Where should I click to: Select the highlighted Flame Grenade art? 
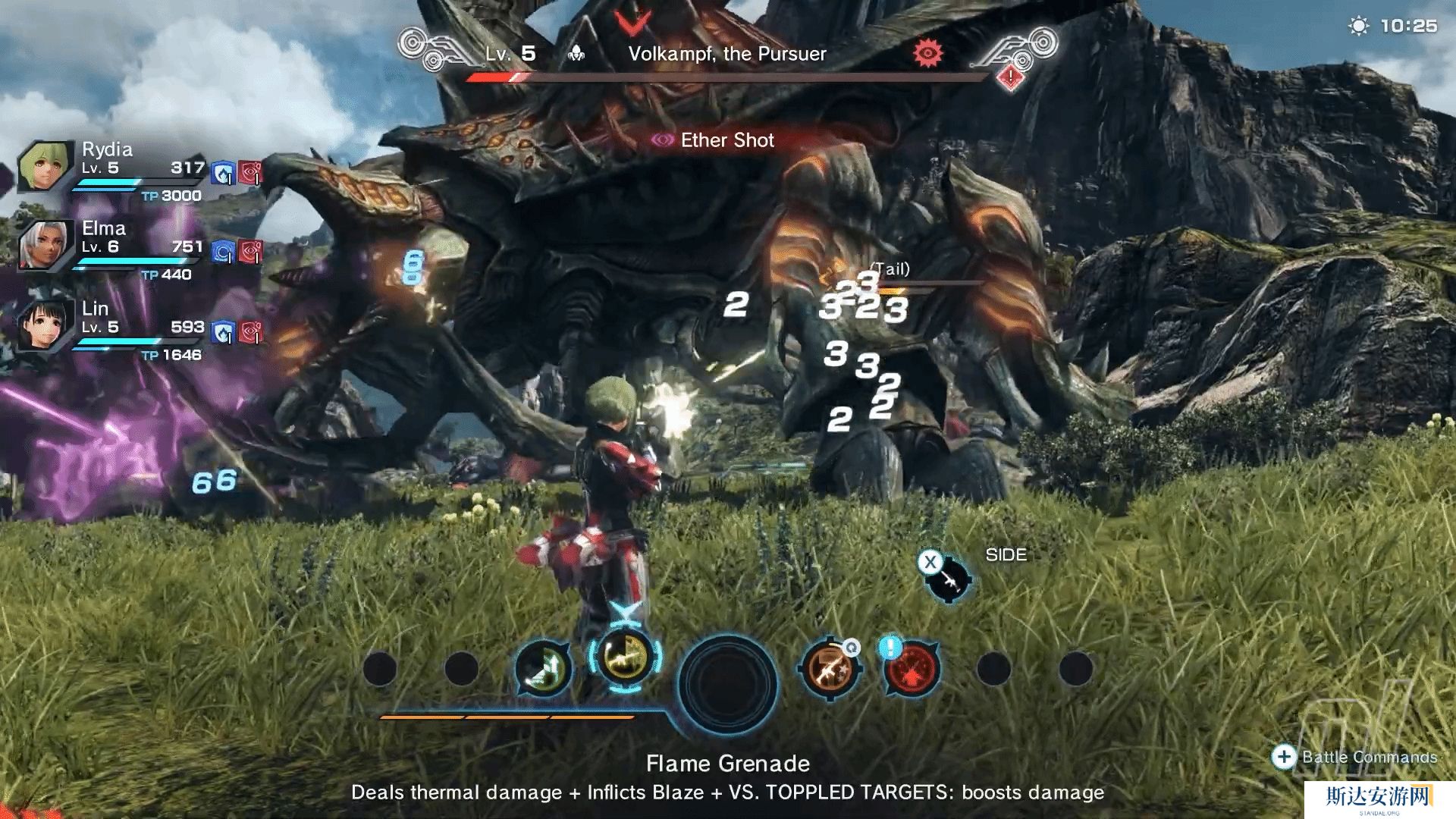coord(626,658)
